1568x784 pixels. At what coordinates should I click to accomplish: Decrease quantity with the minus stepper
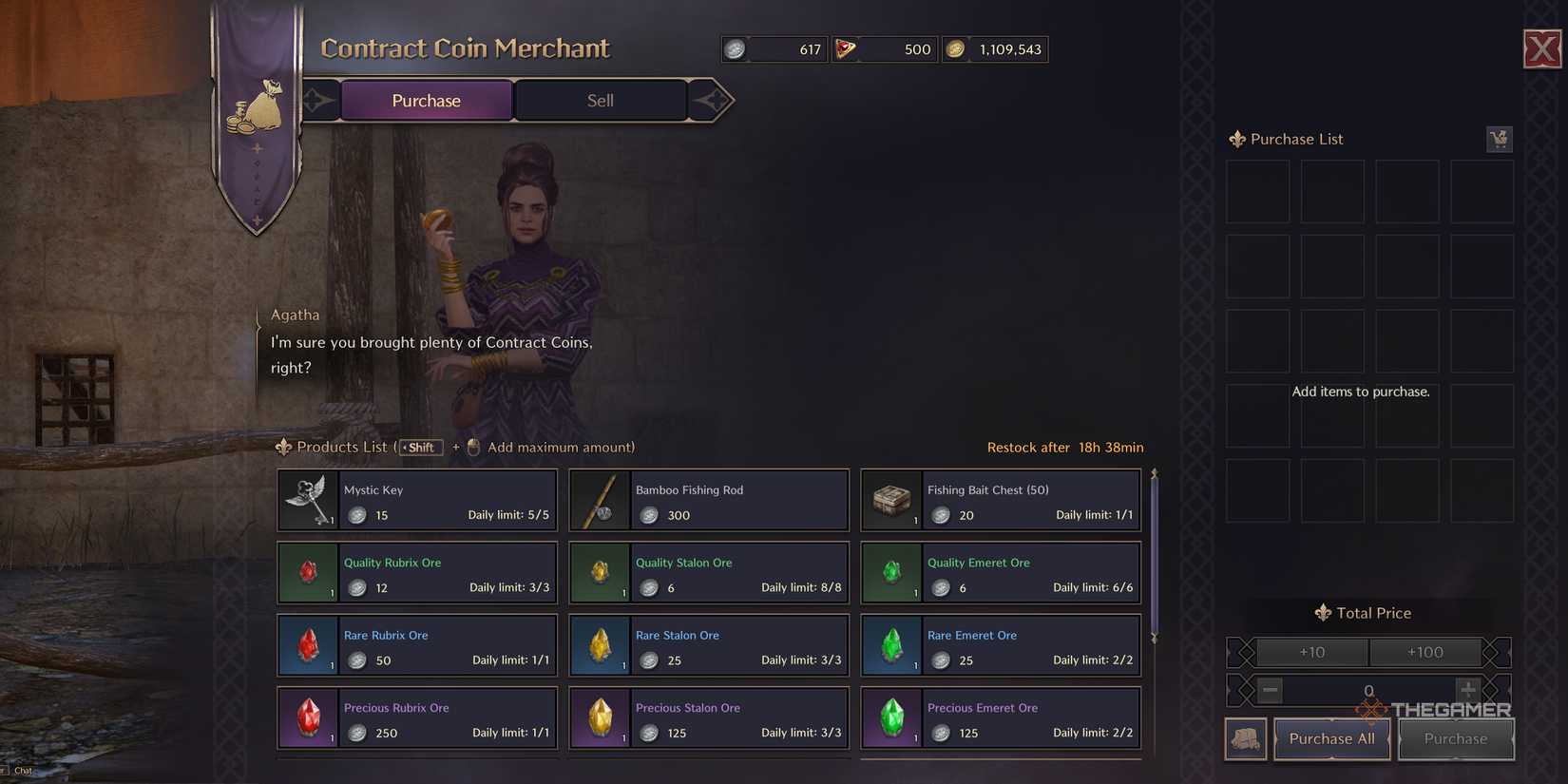1270,691
